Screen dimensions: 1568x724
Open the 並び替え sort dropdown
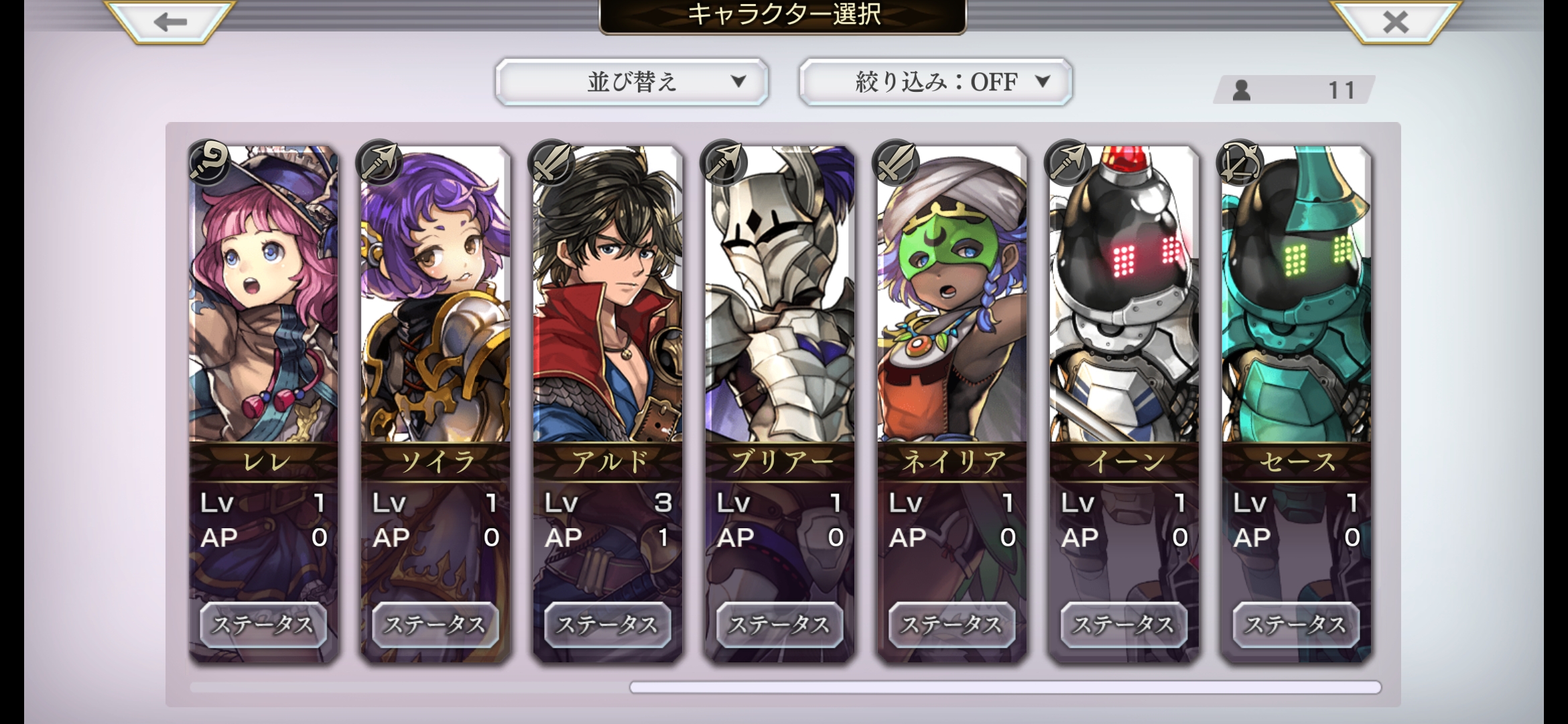coord(631,82)
